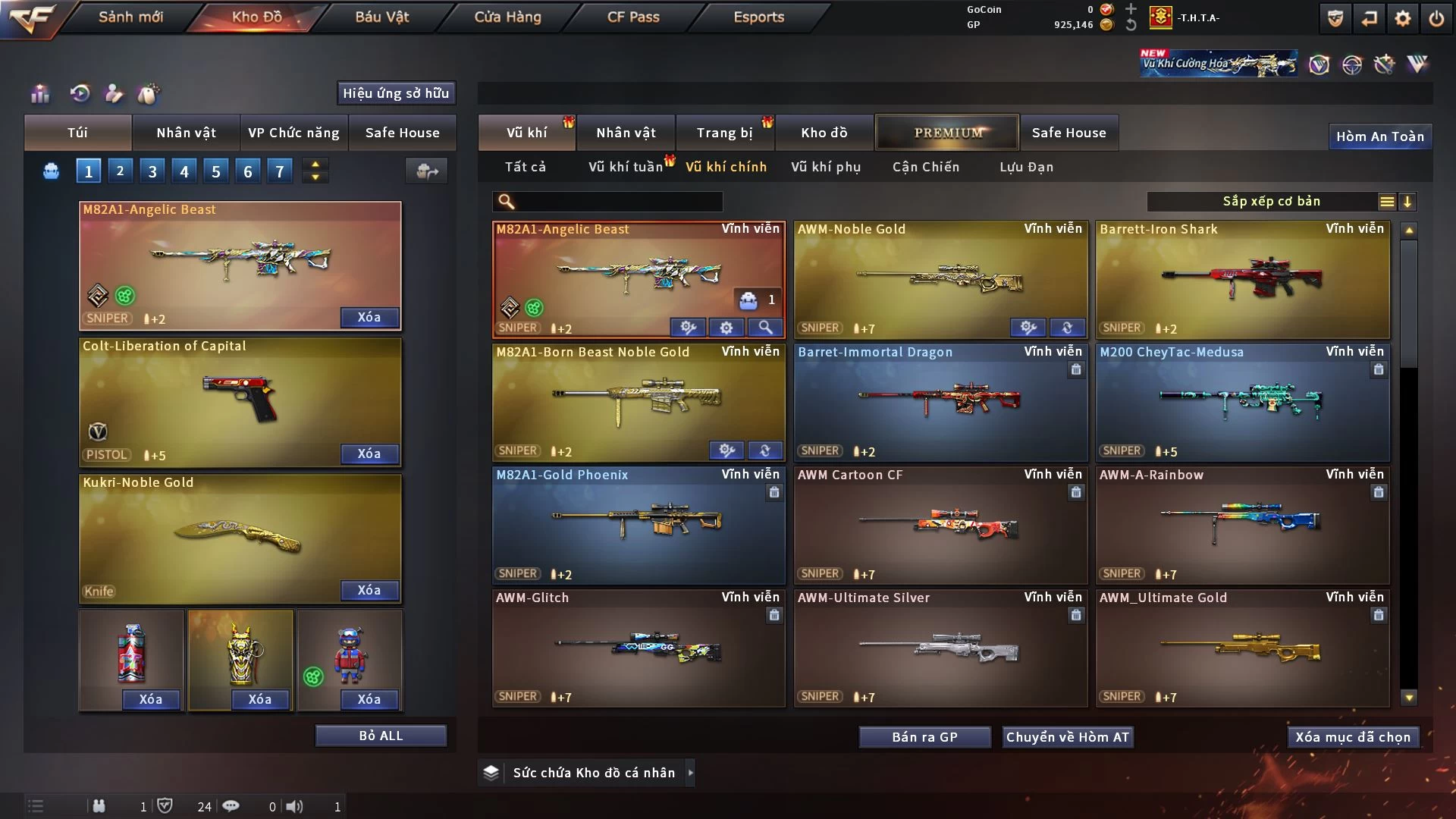Open the Cửa Hàng shop menu
The height and width of the screenshot is (819, 1456).
coord(507,17)
